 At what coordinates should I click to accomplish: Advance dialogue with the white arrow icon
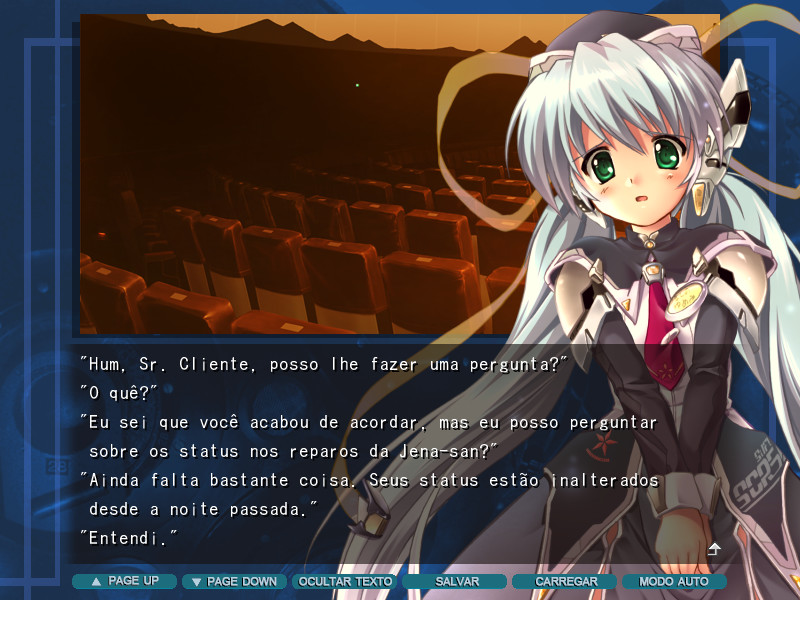coord(714,549)
